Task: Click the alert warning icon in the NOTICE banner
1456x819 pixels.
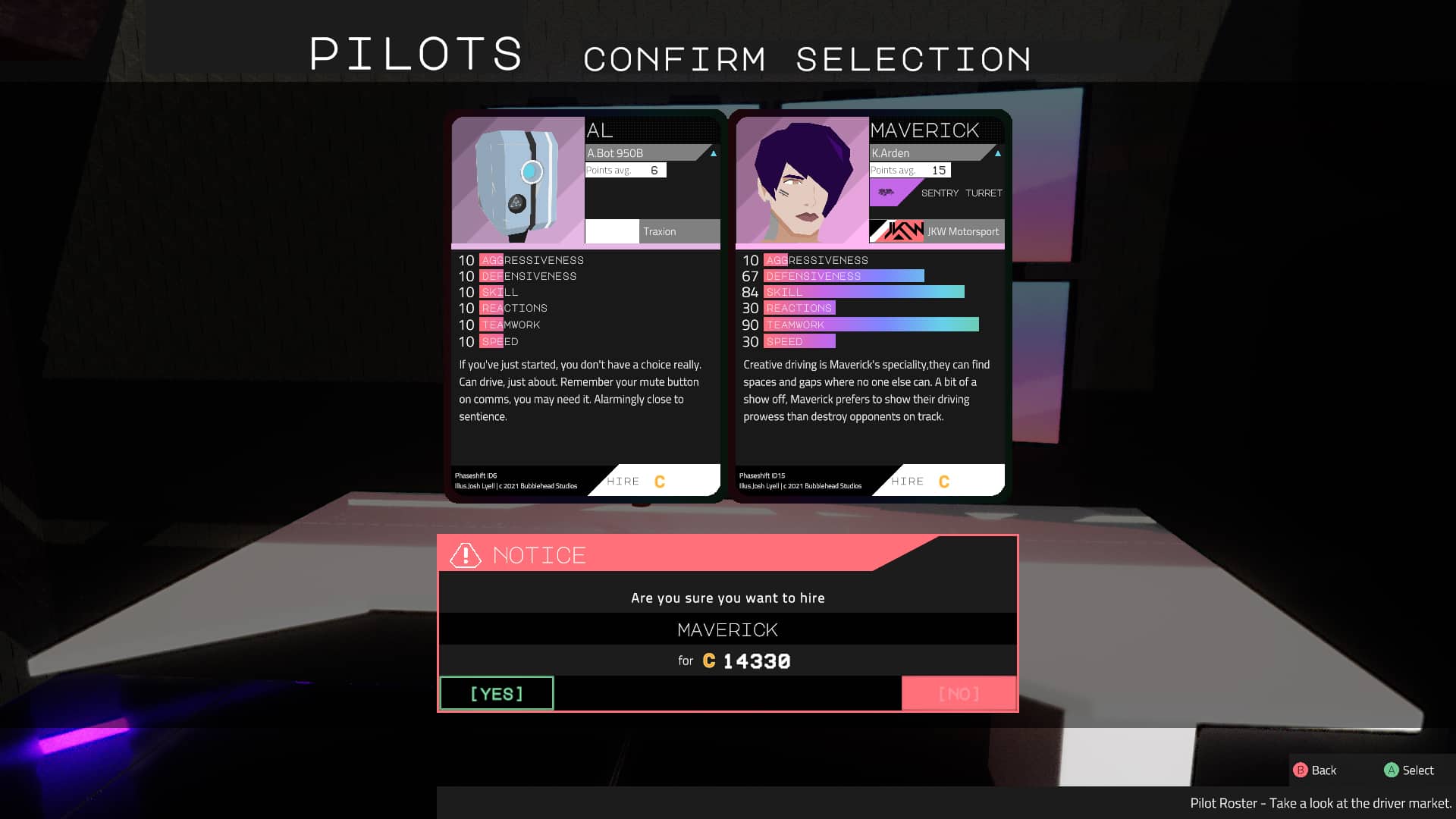Action: pos(464,554)
